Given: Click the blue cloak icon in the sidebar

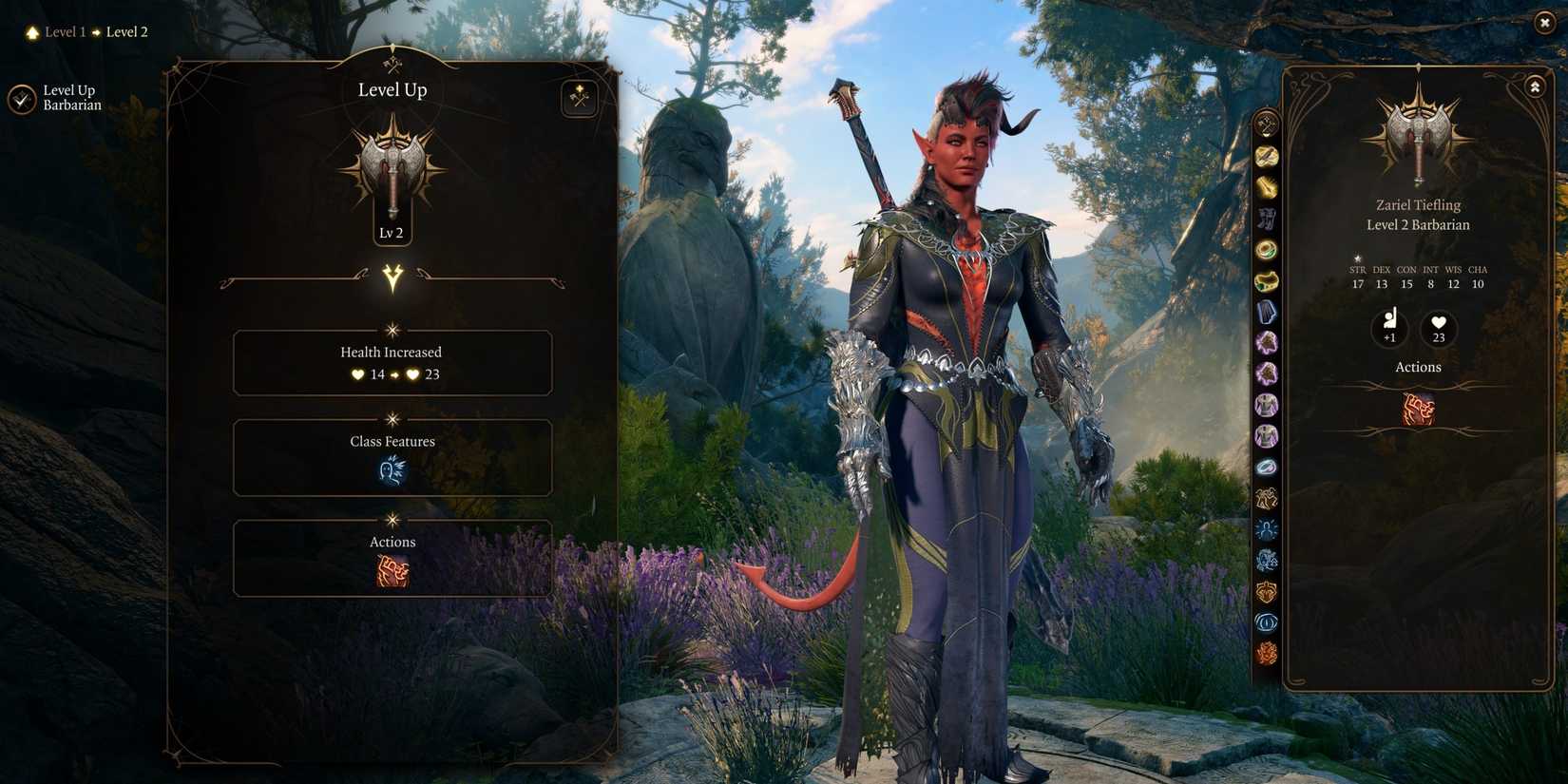Looking at the screenshot, I should (x=1267, y=310).
